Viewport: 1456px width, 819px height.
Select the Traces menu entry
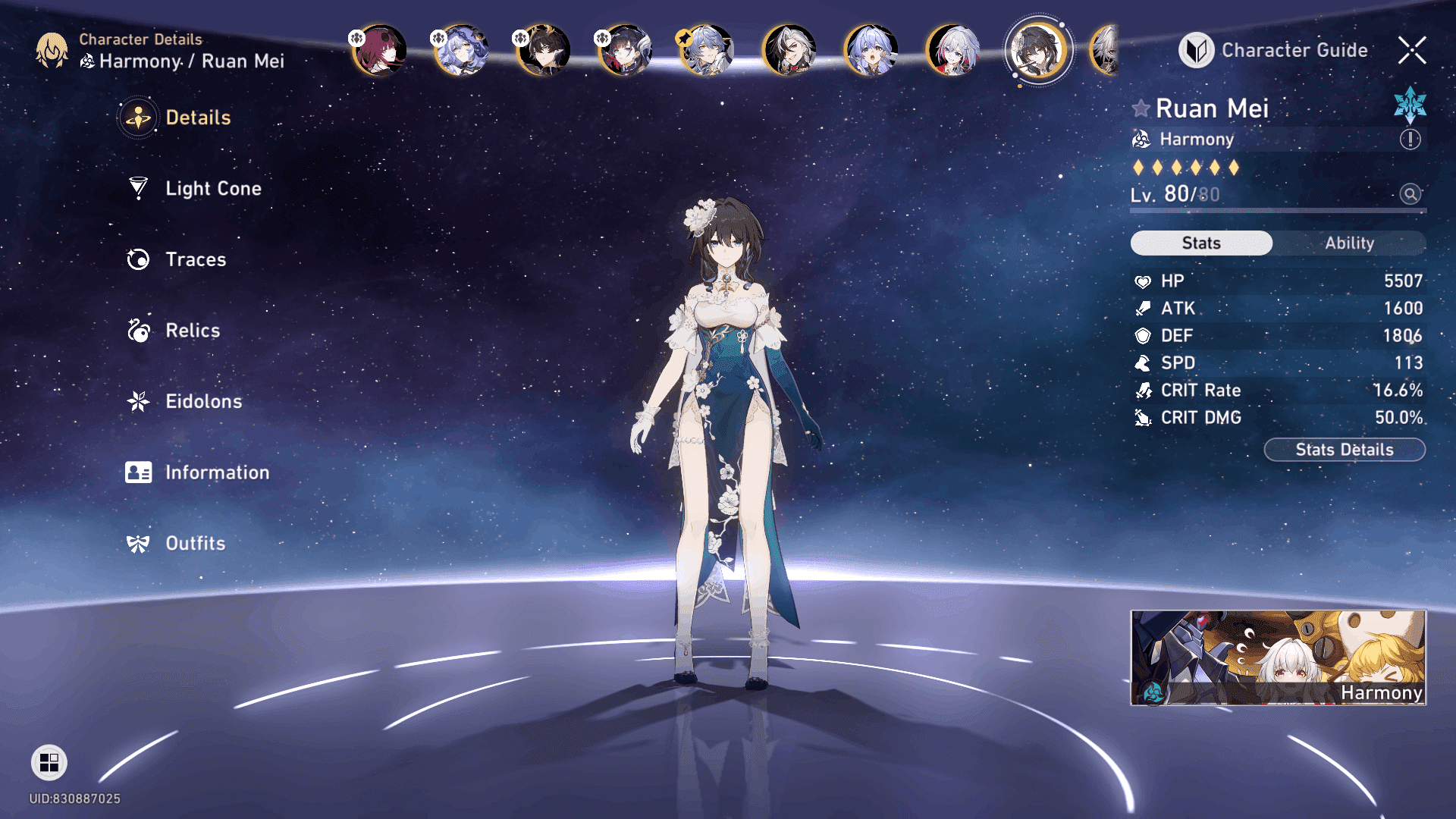point(195,259)
